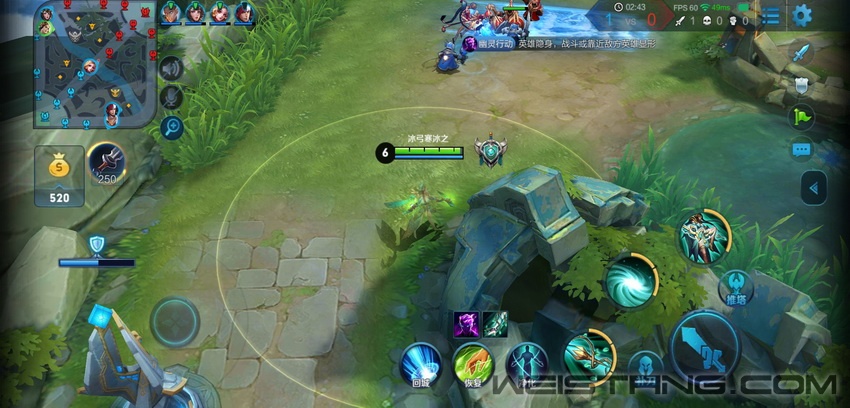The image size is (850, 408).
Task: Tap the virtual movement joystick
Action: pos(175,322)
